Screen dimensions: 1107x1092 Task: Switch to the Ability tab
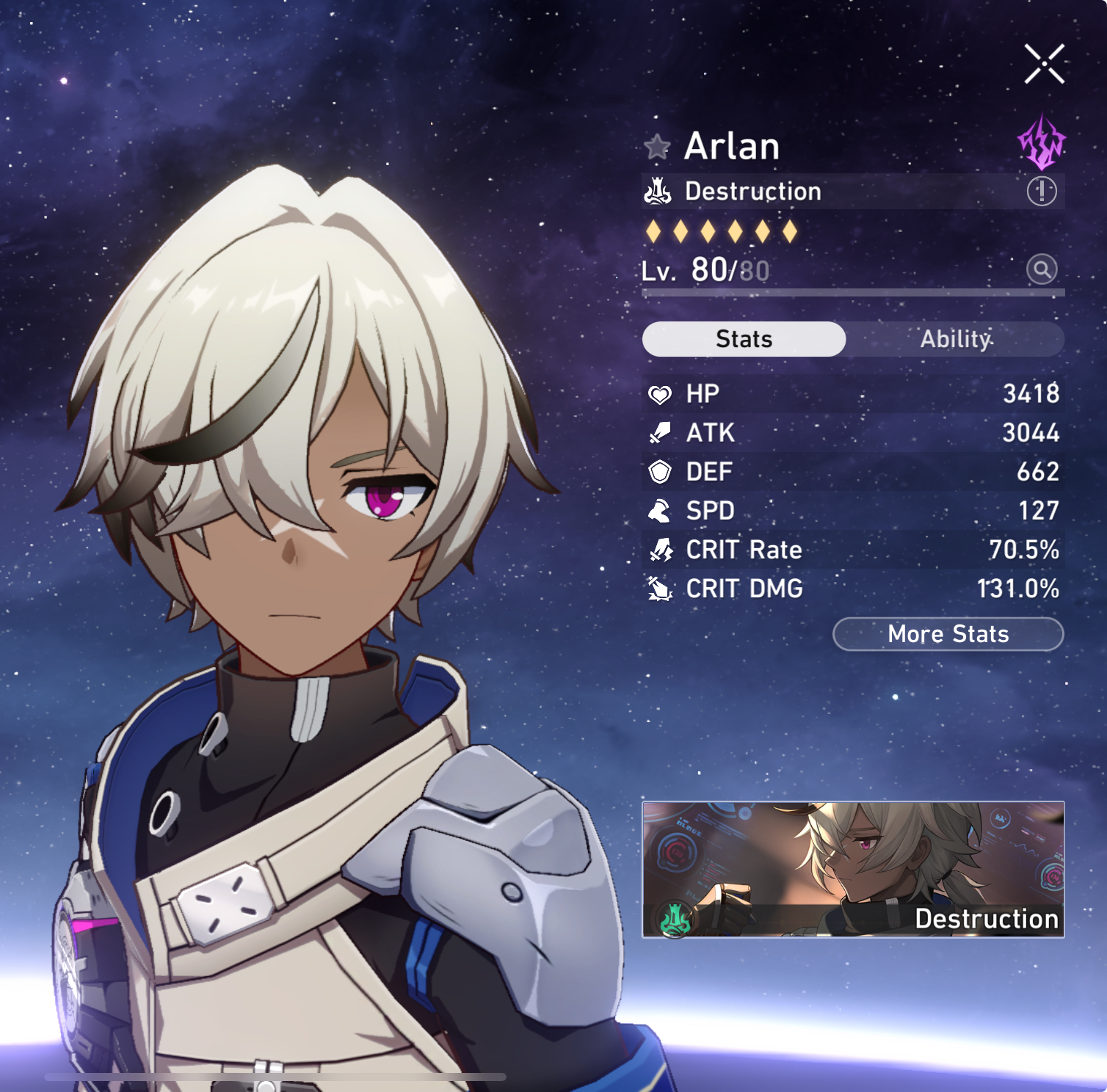pyautogui.click(x=956, y=339)
